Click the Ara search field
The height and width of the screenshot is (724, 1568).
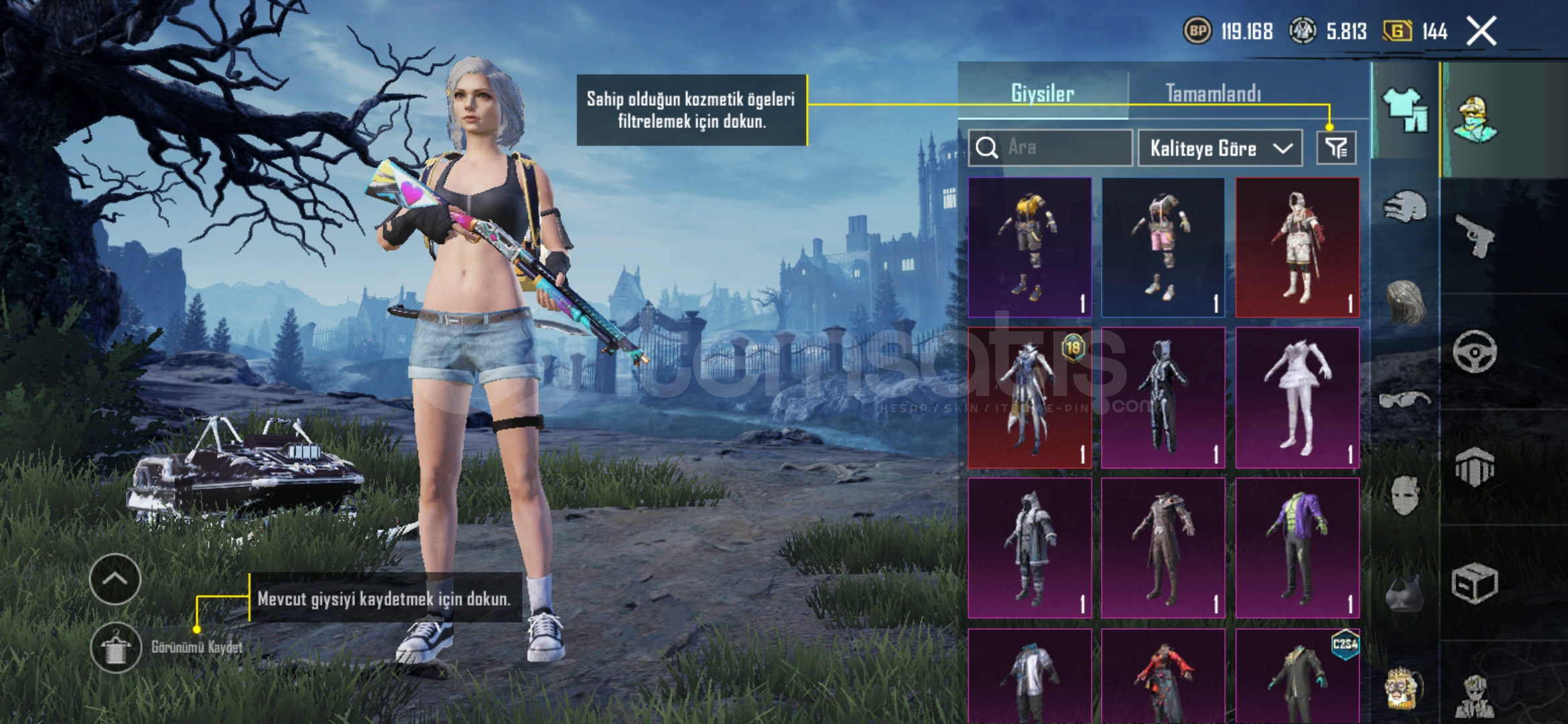pos(1051,147)
